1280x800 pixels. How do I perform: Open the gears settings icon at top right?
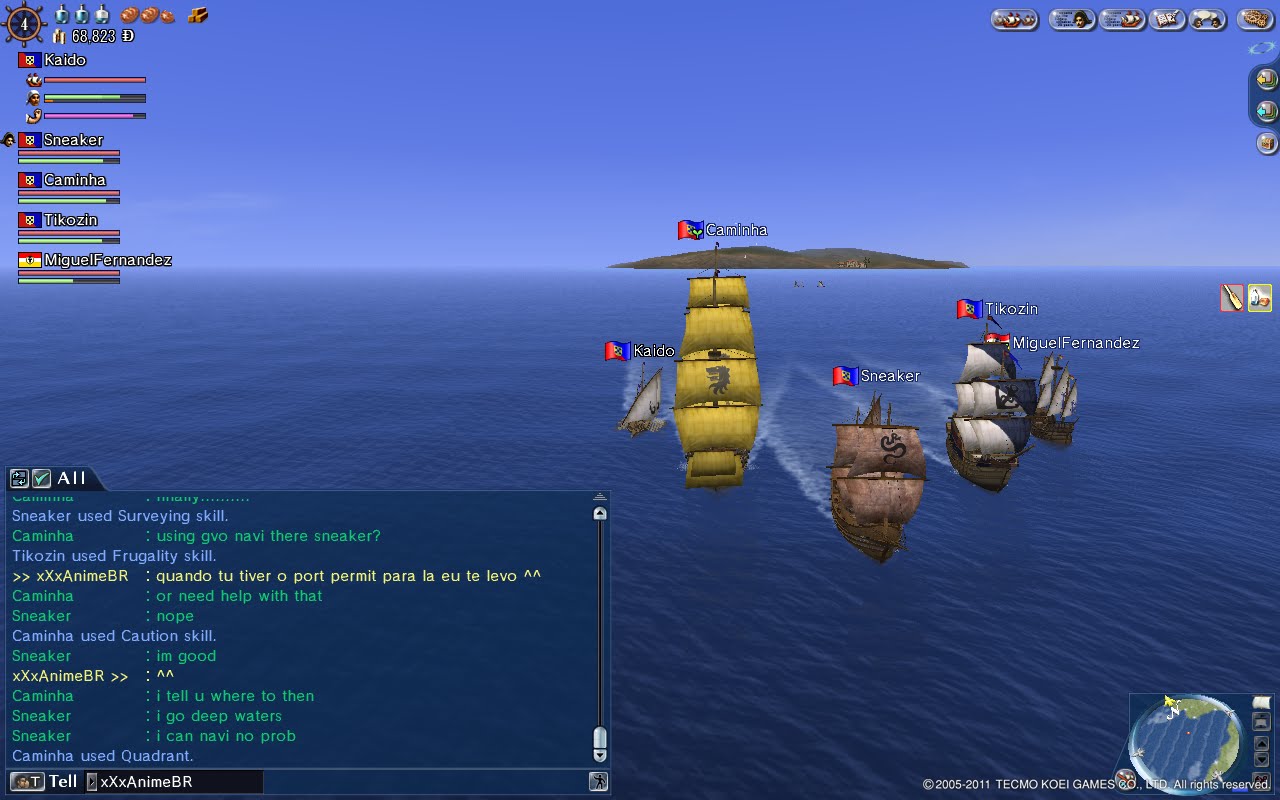coord(1255,19)
